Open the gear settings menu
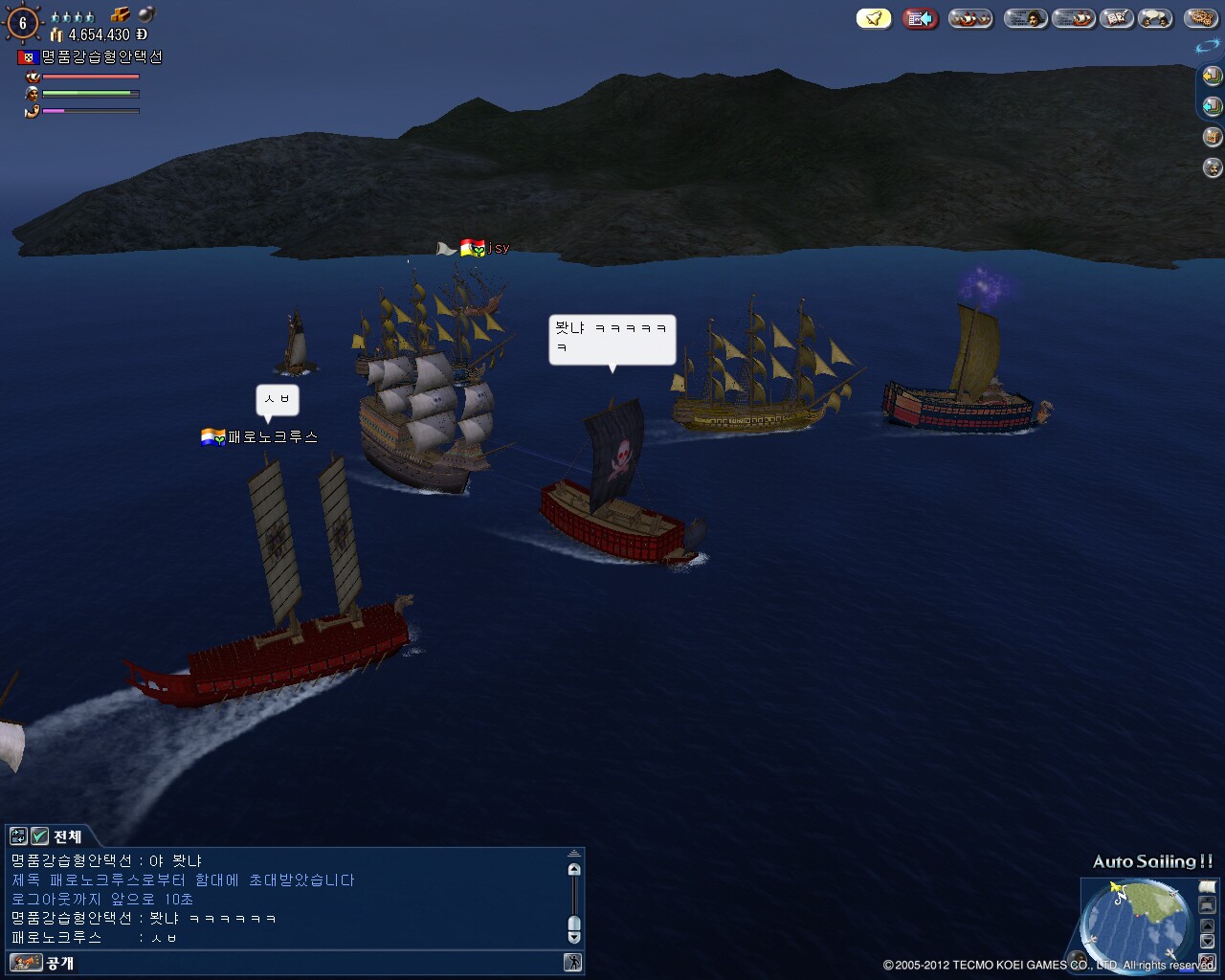Screen dimensions: 1225x980 tap(1200, 18)
